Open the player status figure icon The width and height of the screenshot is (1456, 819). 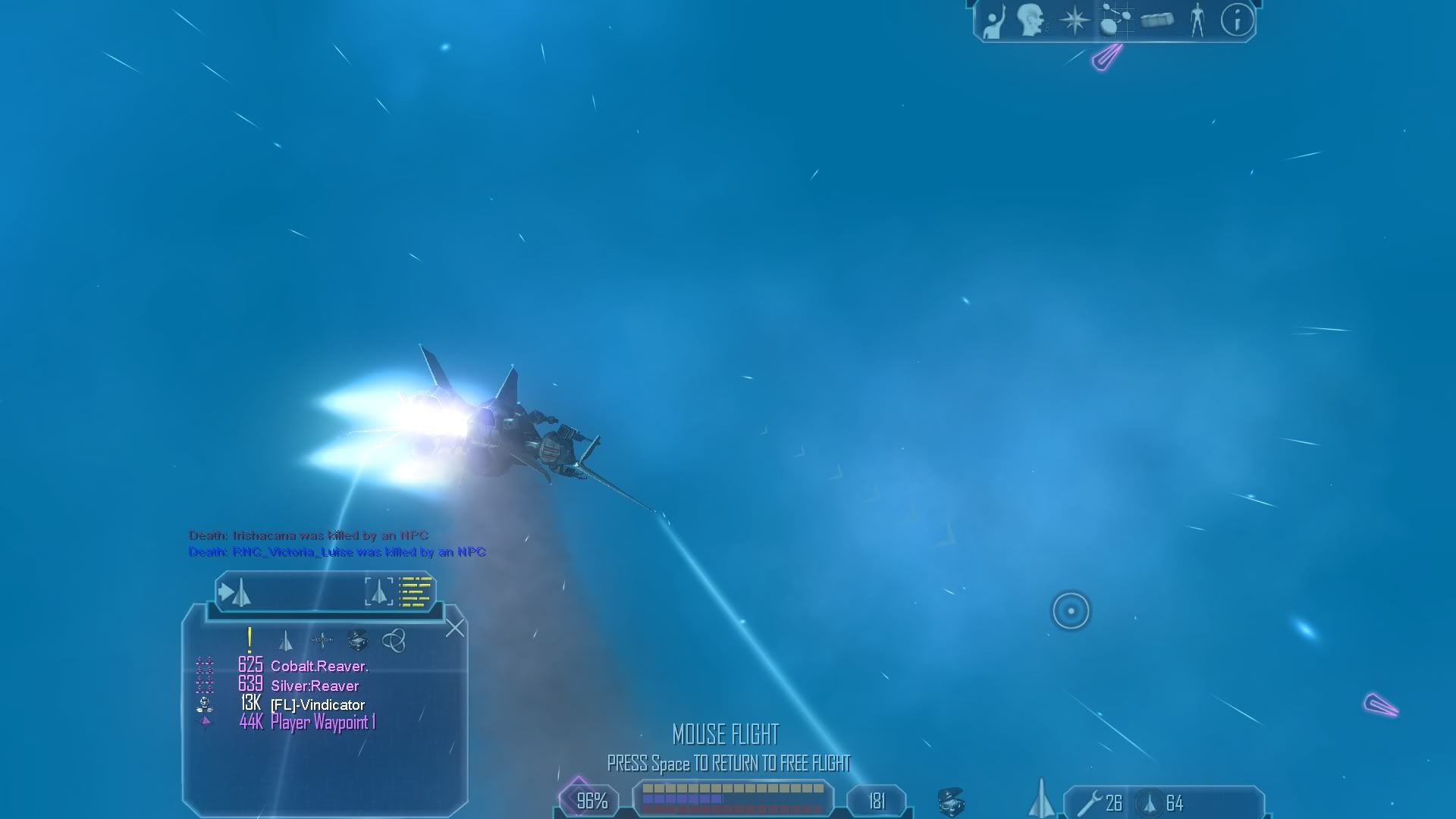click(1197, 20)
